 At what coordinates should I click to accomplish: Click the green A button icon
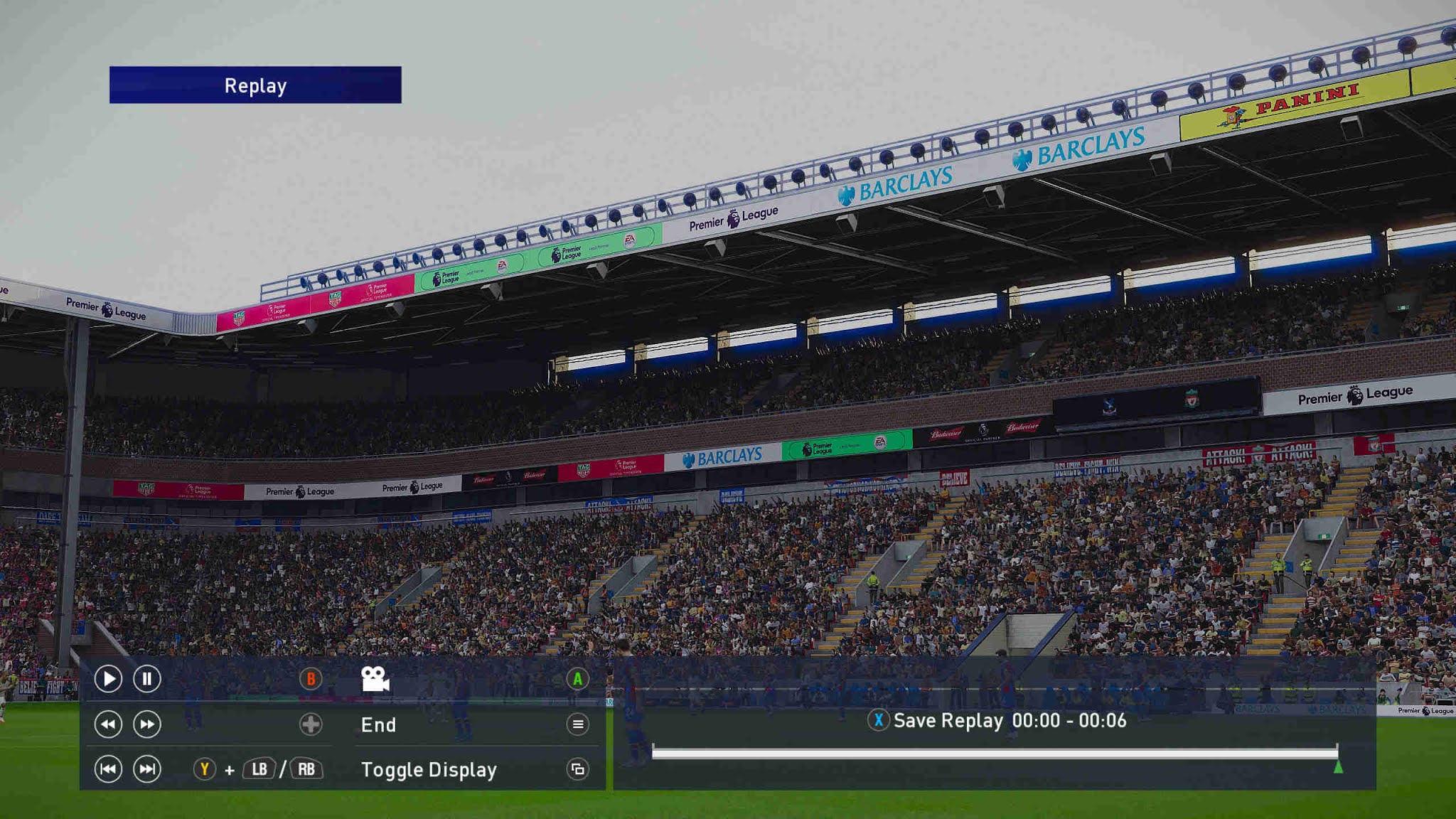point(577,679)
